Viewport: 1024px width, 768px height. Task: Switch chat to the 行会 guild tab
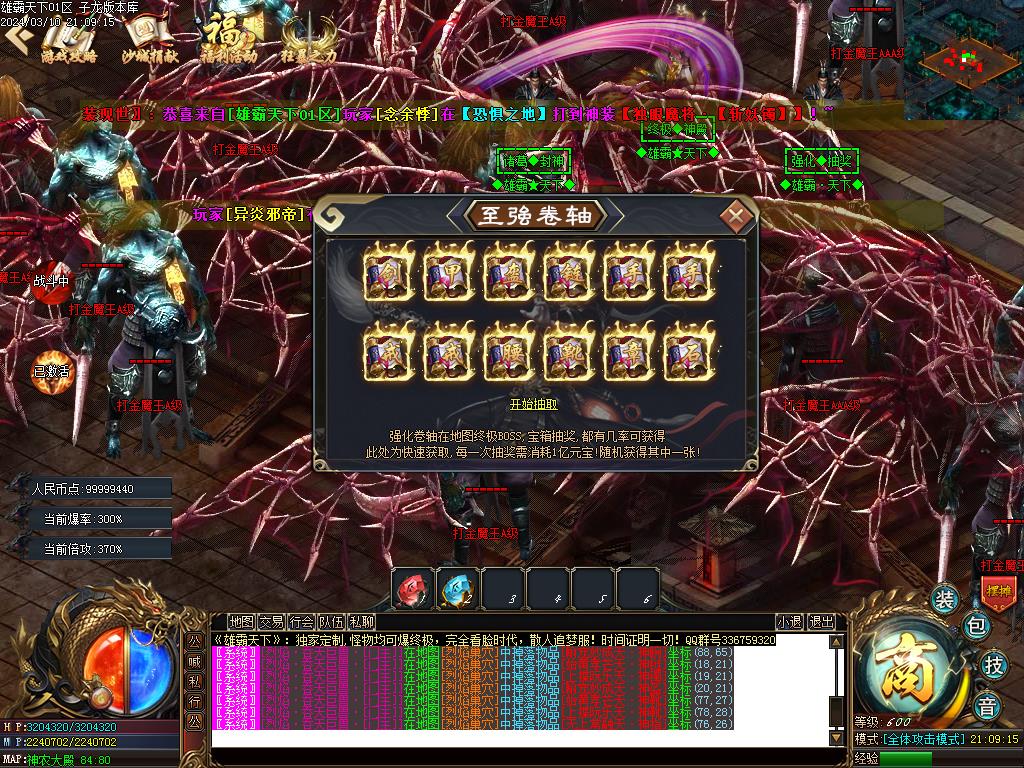pos(302,622)
